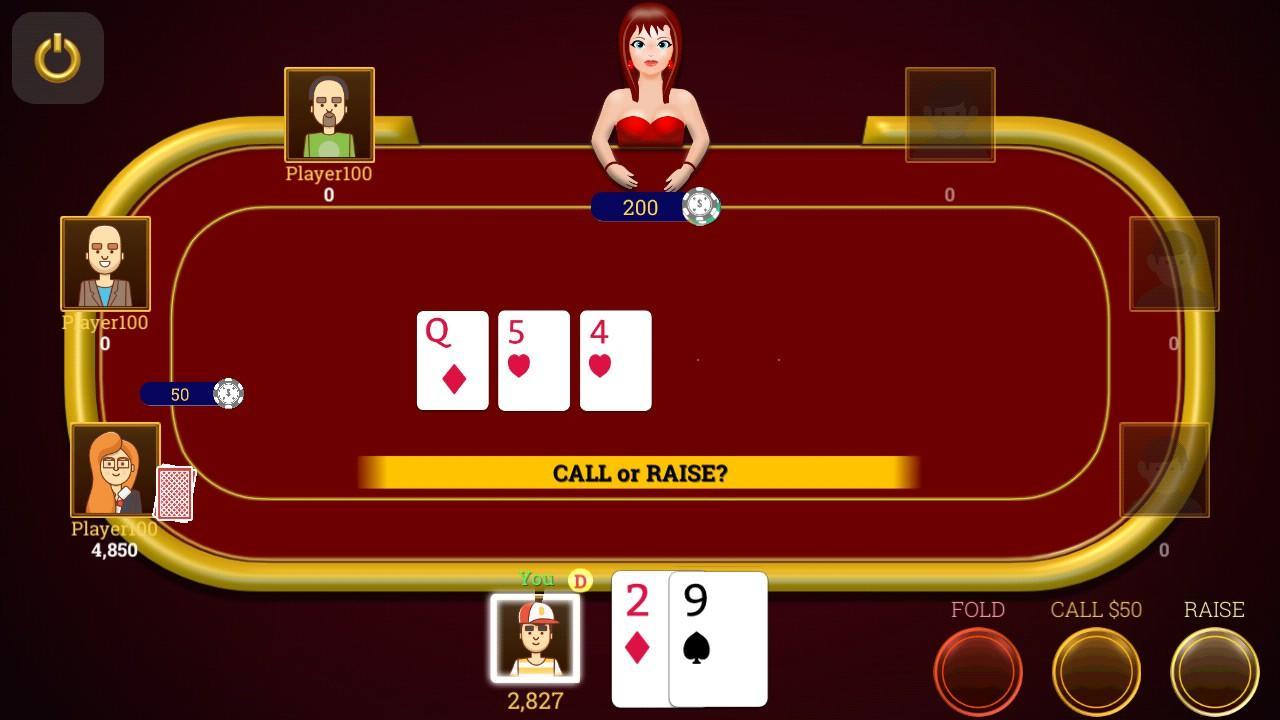Select your player avatar
1280x720 pixels.
pyautogui.click(x=536, y=640)
